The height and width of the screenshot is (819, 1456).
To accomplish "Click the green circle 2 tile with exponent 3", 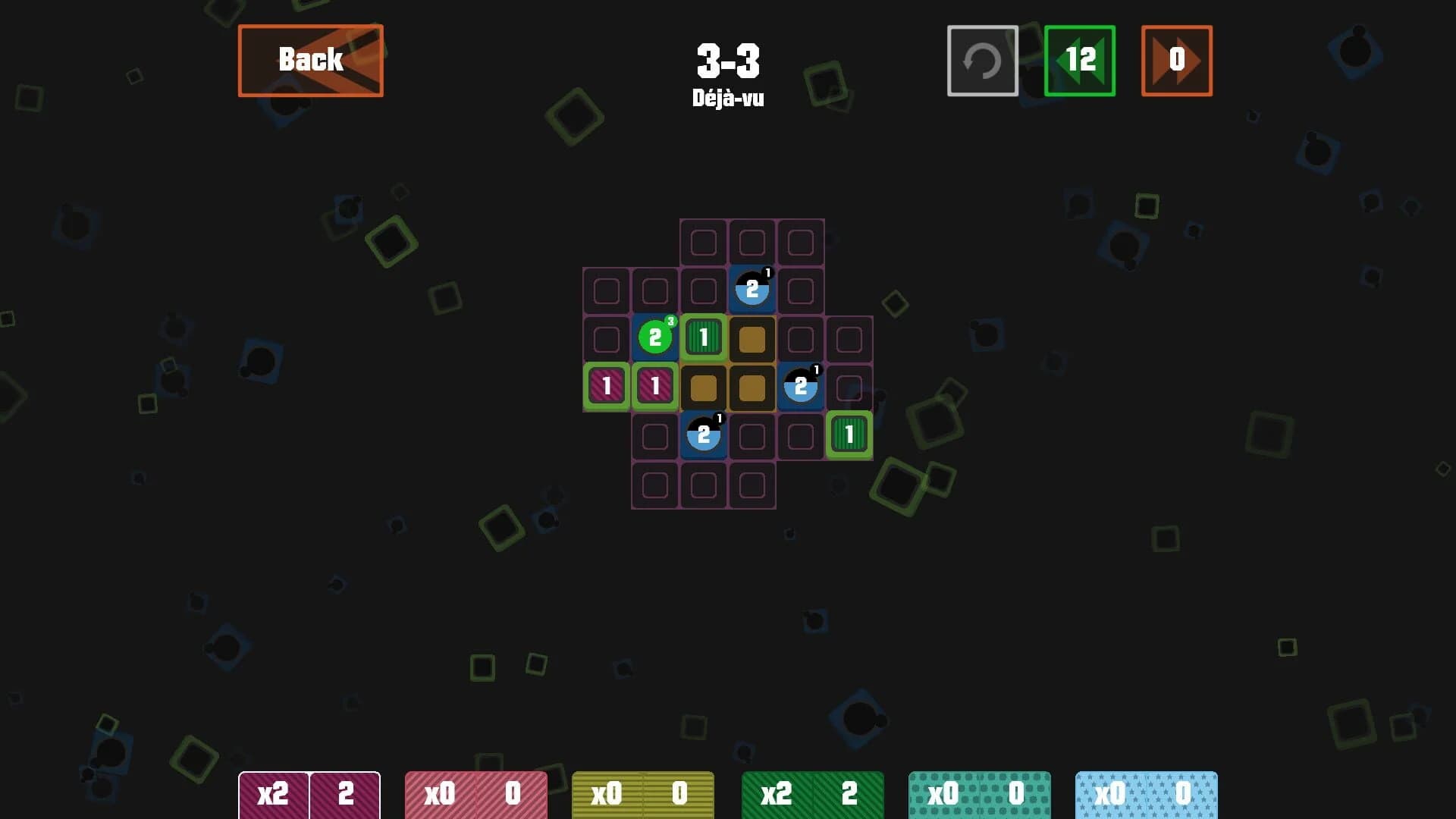I will click(655, 338).
